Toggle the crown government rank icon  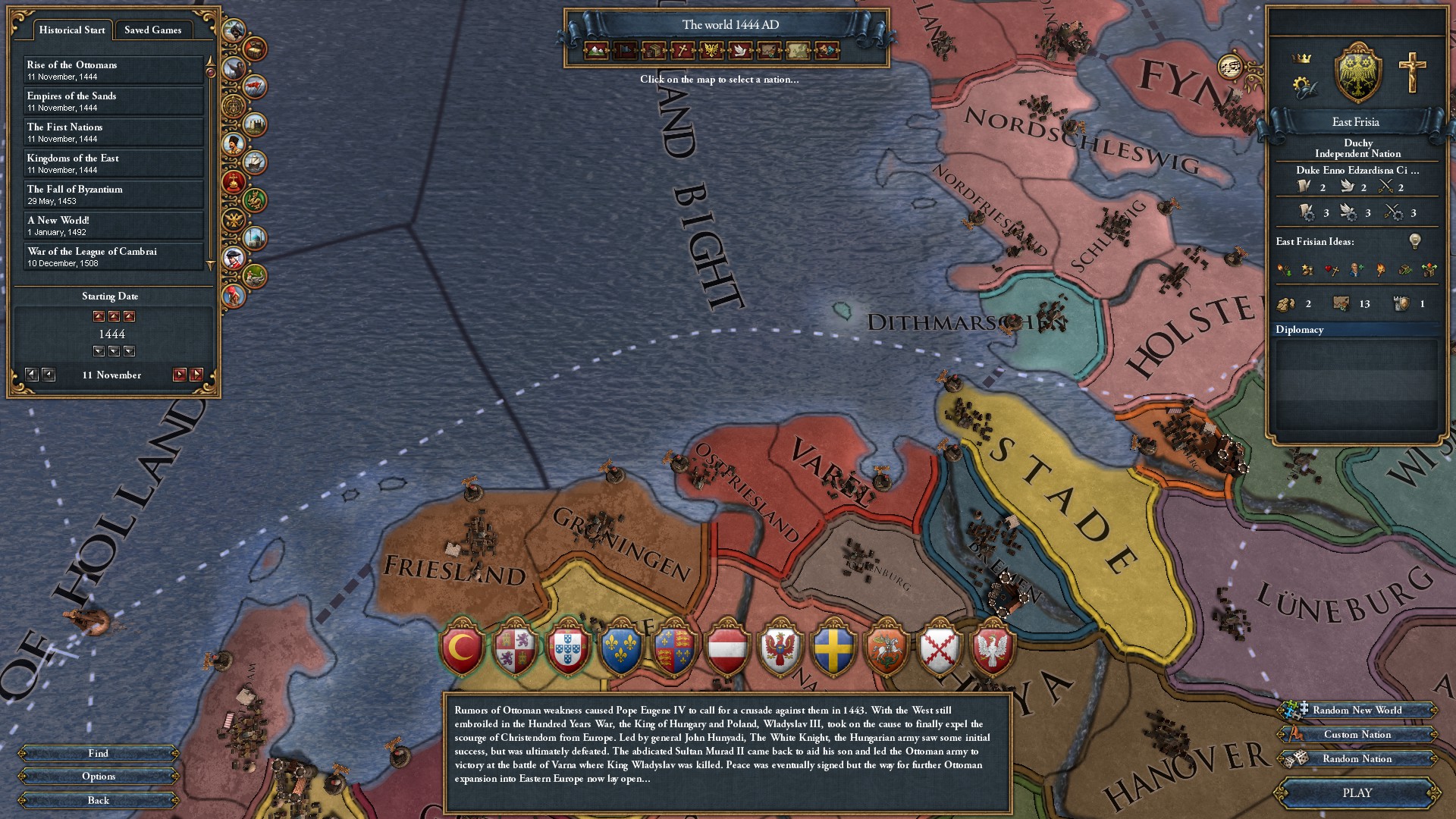click(x=1301, y=58)
